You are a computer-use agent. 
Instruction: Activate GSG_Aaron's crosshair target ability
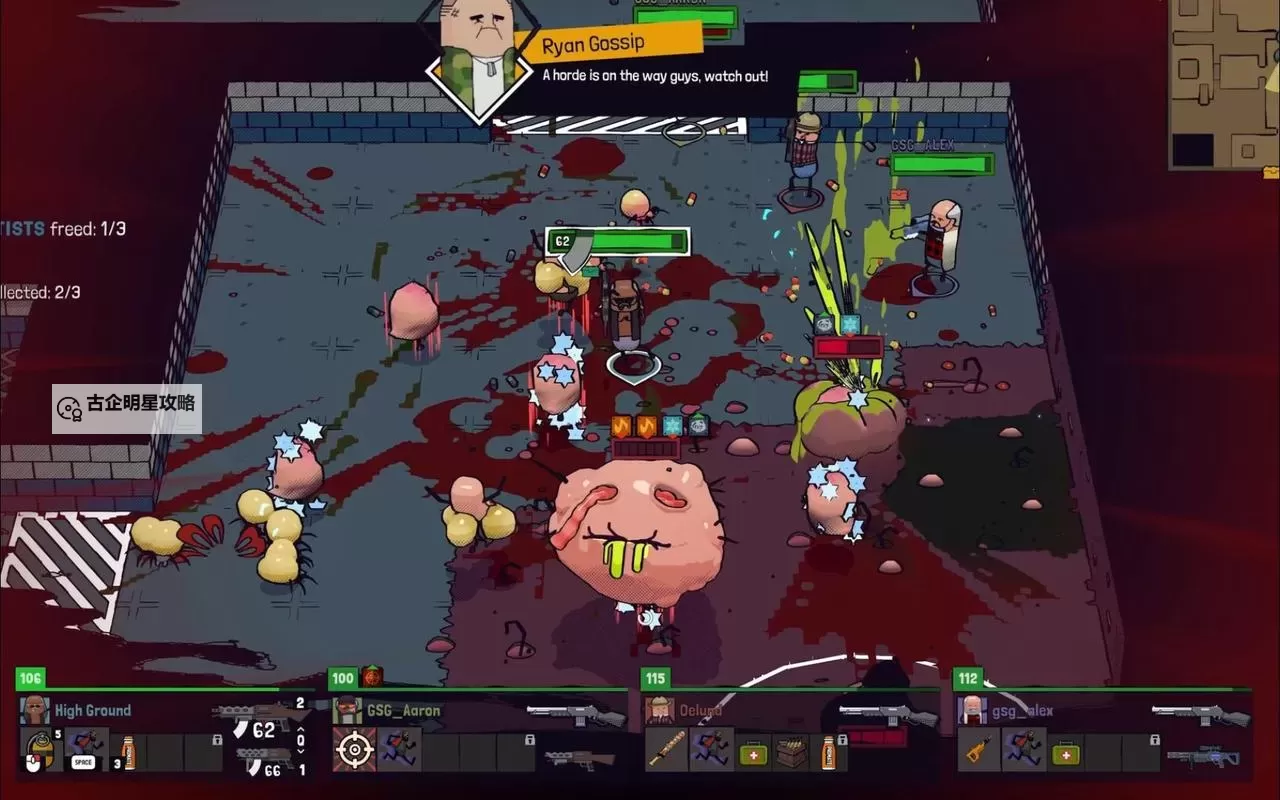coord(354,751)
